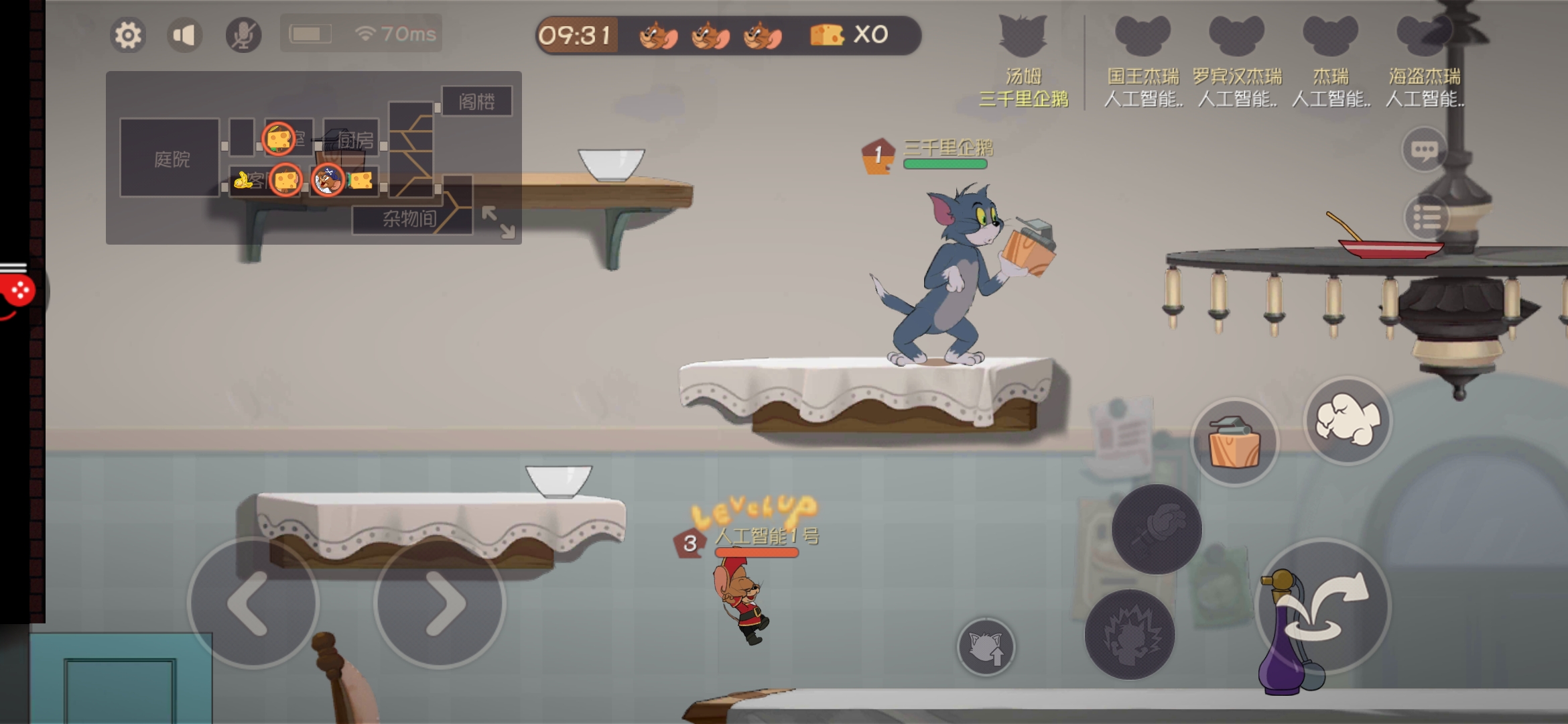Open the list menu button
The width and height of the screenshot is (1568, 724).
(x=1427, y=218)
